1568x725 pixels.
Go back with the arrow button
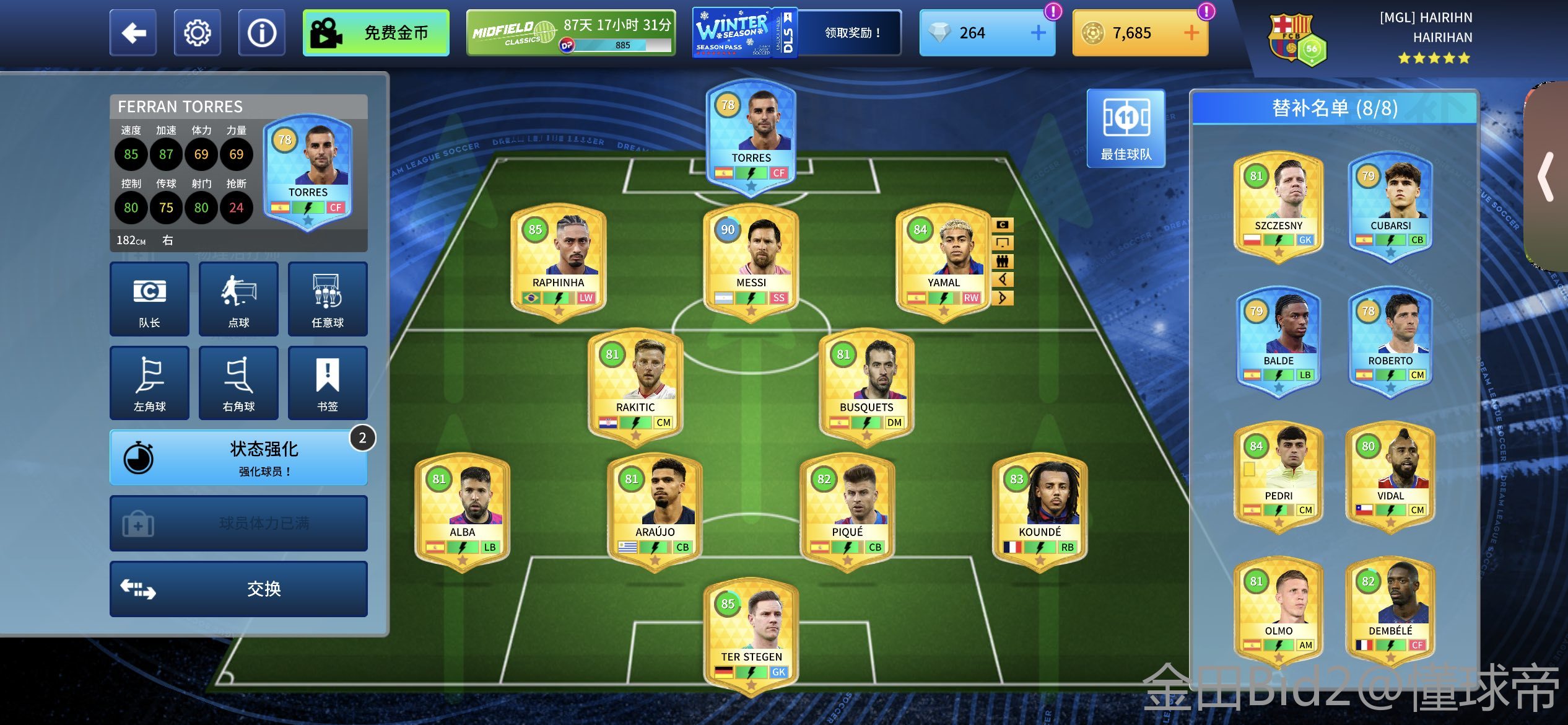[x=133, y=33]
